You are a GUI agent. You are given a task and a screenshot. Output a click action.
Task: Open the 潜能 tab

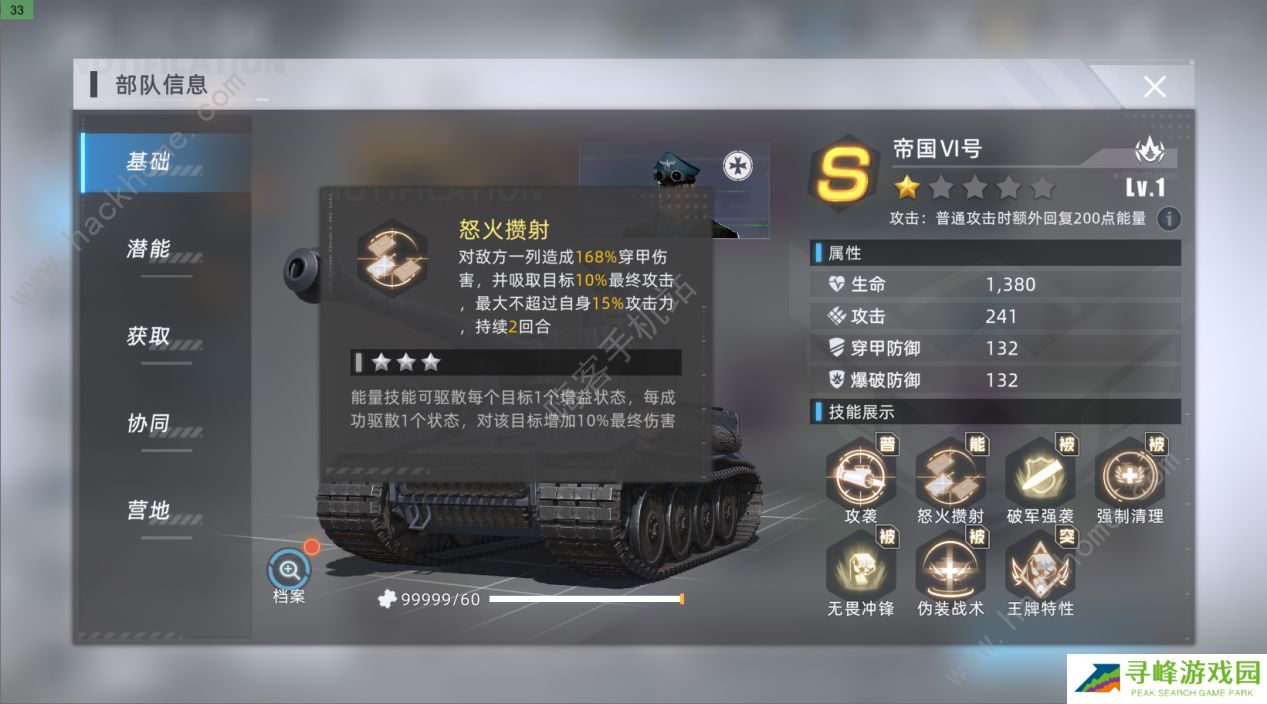point(149,249)
